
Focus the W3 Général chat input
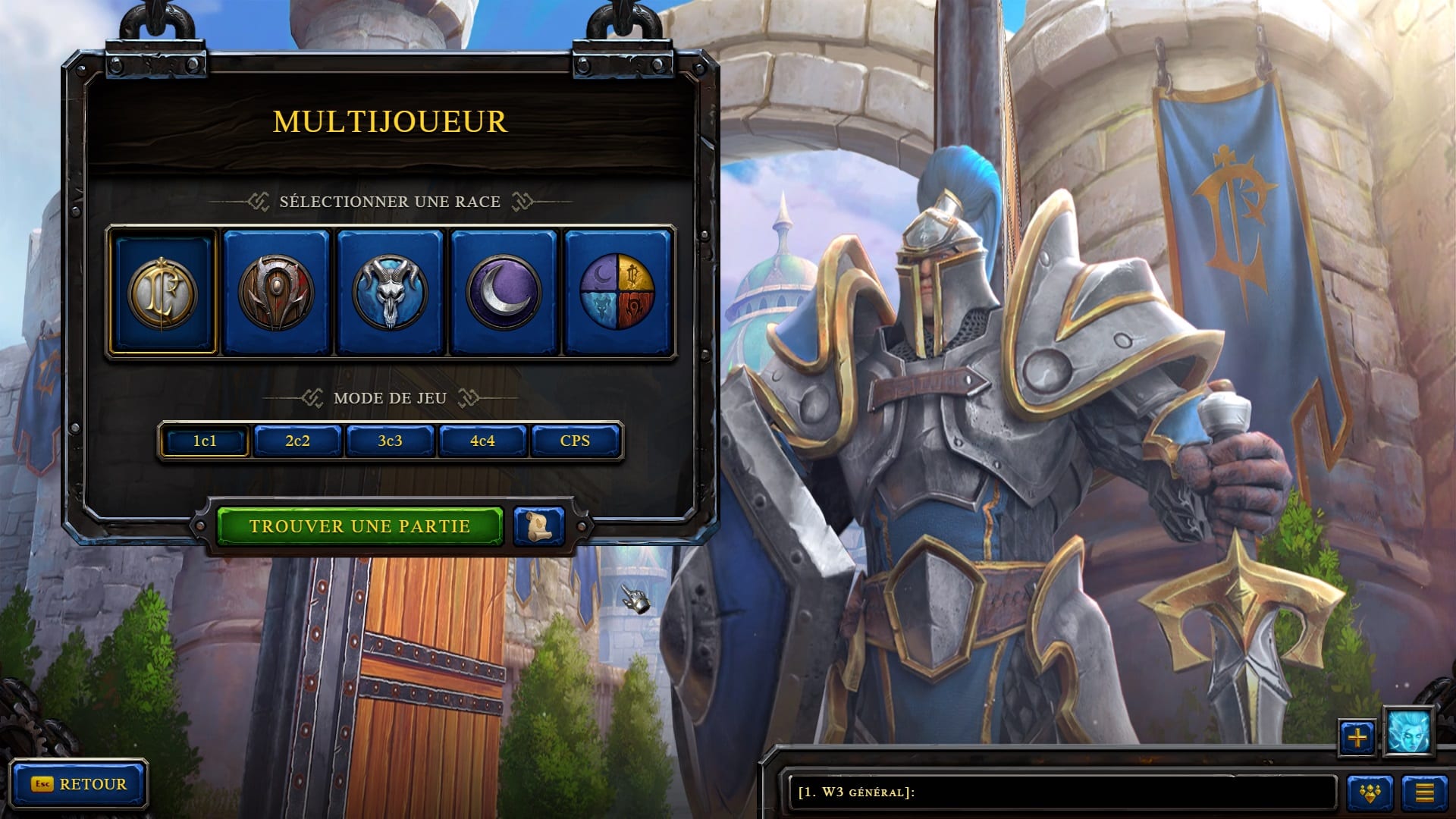pos(1062,792)
